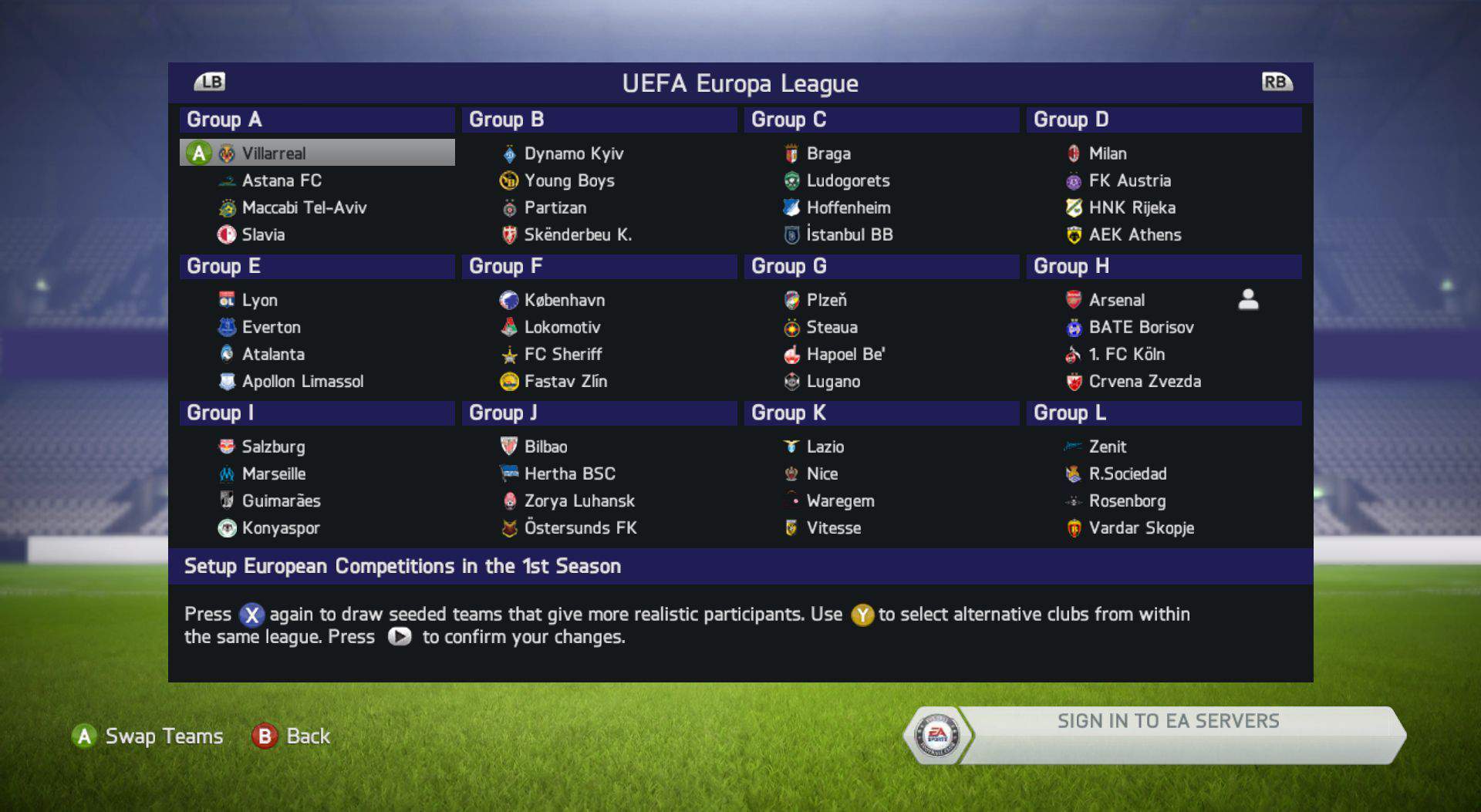Image resolution: width=1481 pixels, height=812 pixels.
Task: Choose Astana FC from the list
Action: tap(281, 180)
